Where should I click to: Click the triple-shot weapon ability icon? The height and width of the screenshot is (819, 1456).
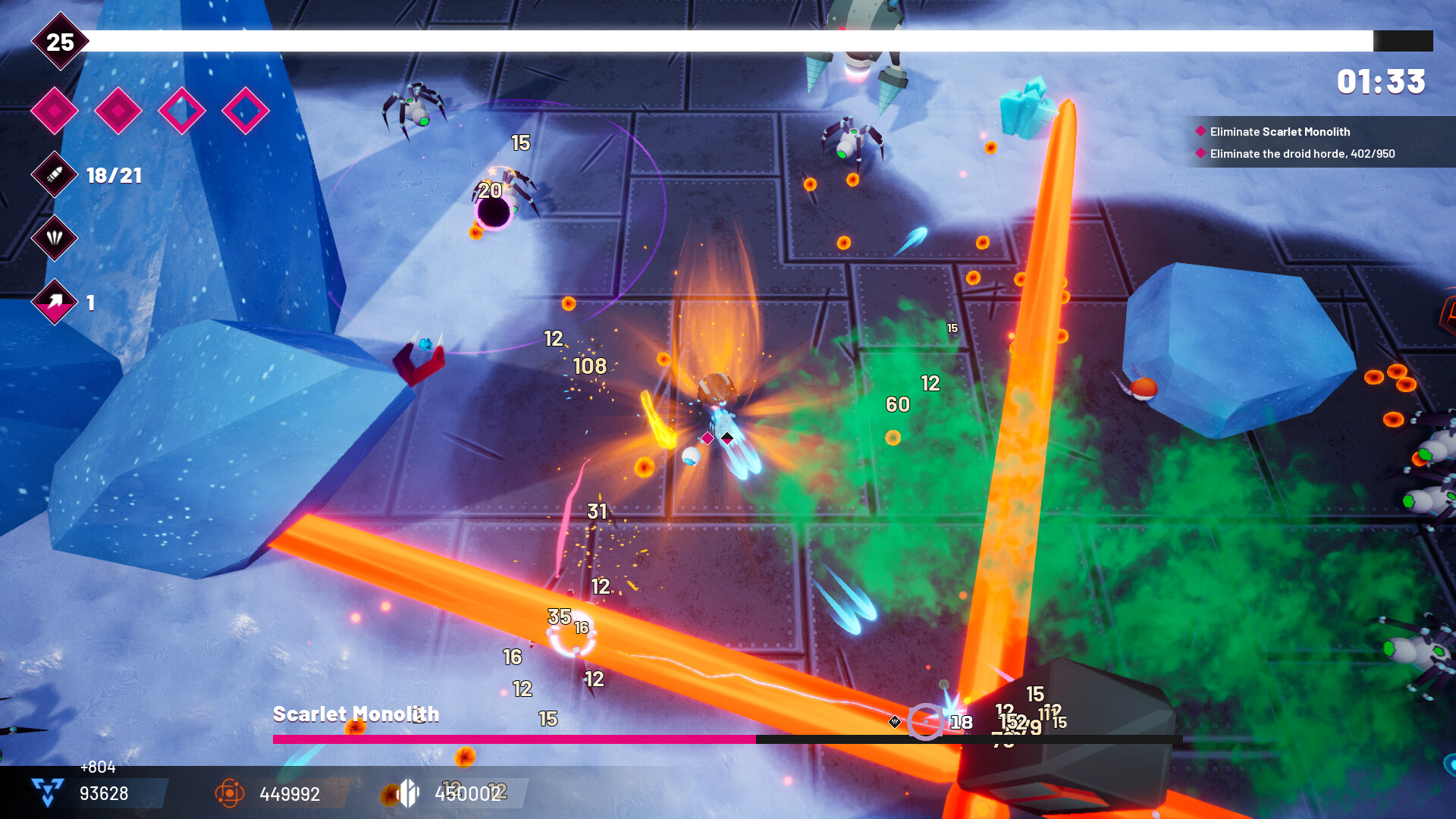tap(53, 238)
